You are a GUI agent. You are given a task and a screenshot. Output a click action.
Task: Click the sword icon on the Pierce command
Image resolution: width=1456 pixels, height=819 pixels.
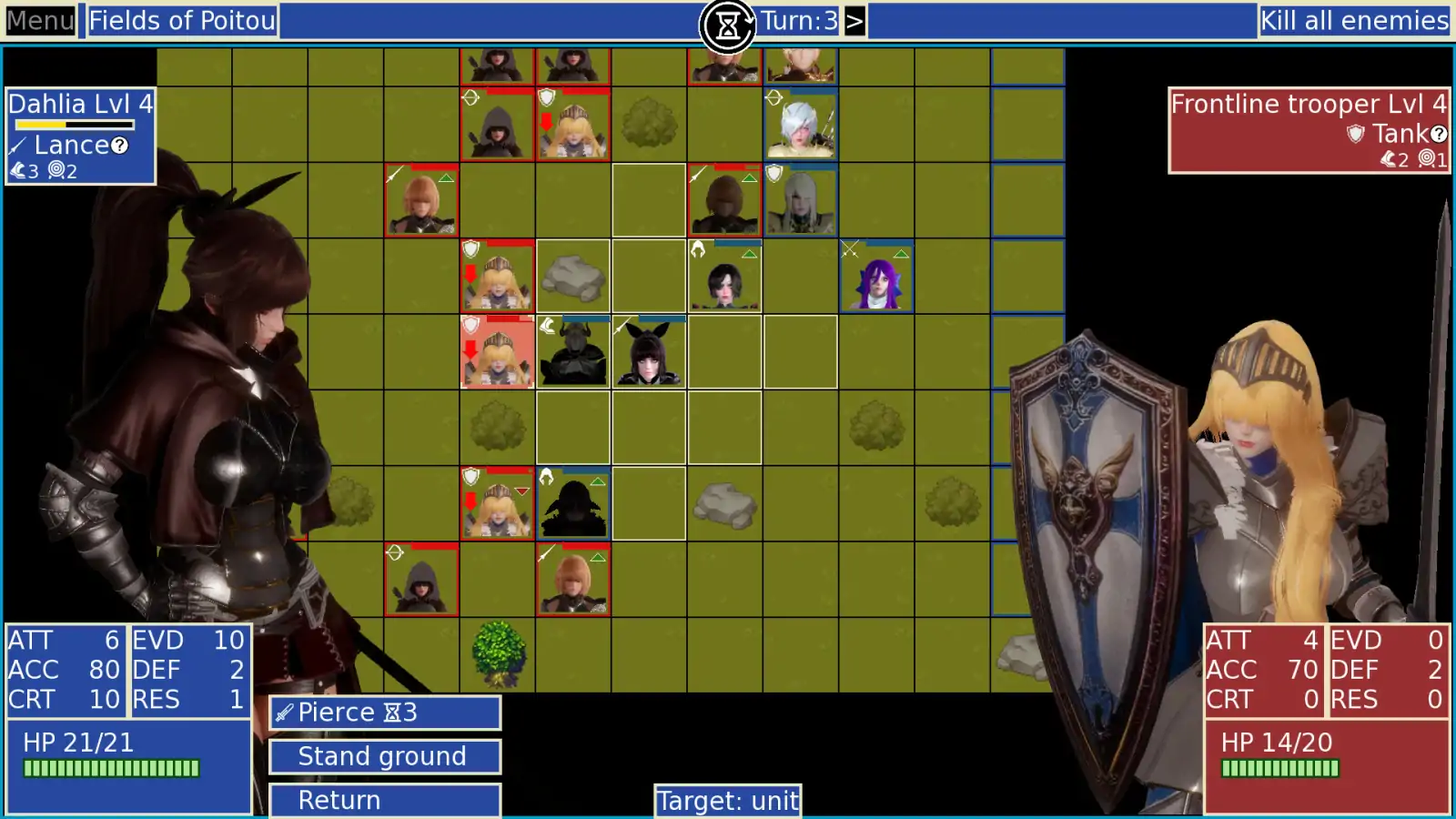tap(283, 713)
